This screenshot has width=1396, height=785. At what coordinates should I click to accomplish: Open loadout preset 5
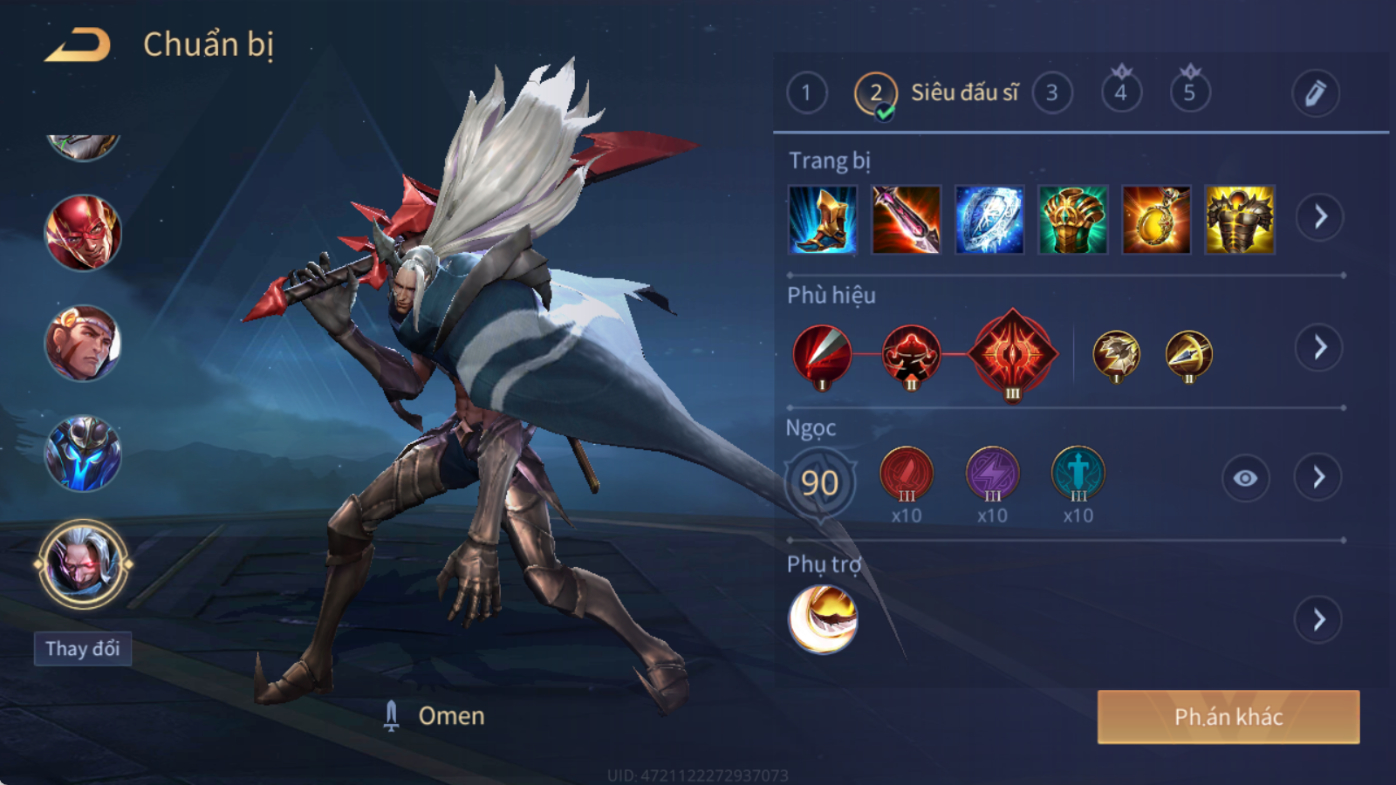1190,94
